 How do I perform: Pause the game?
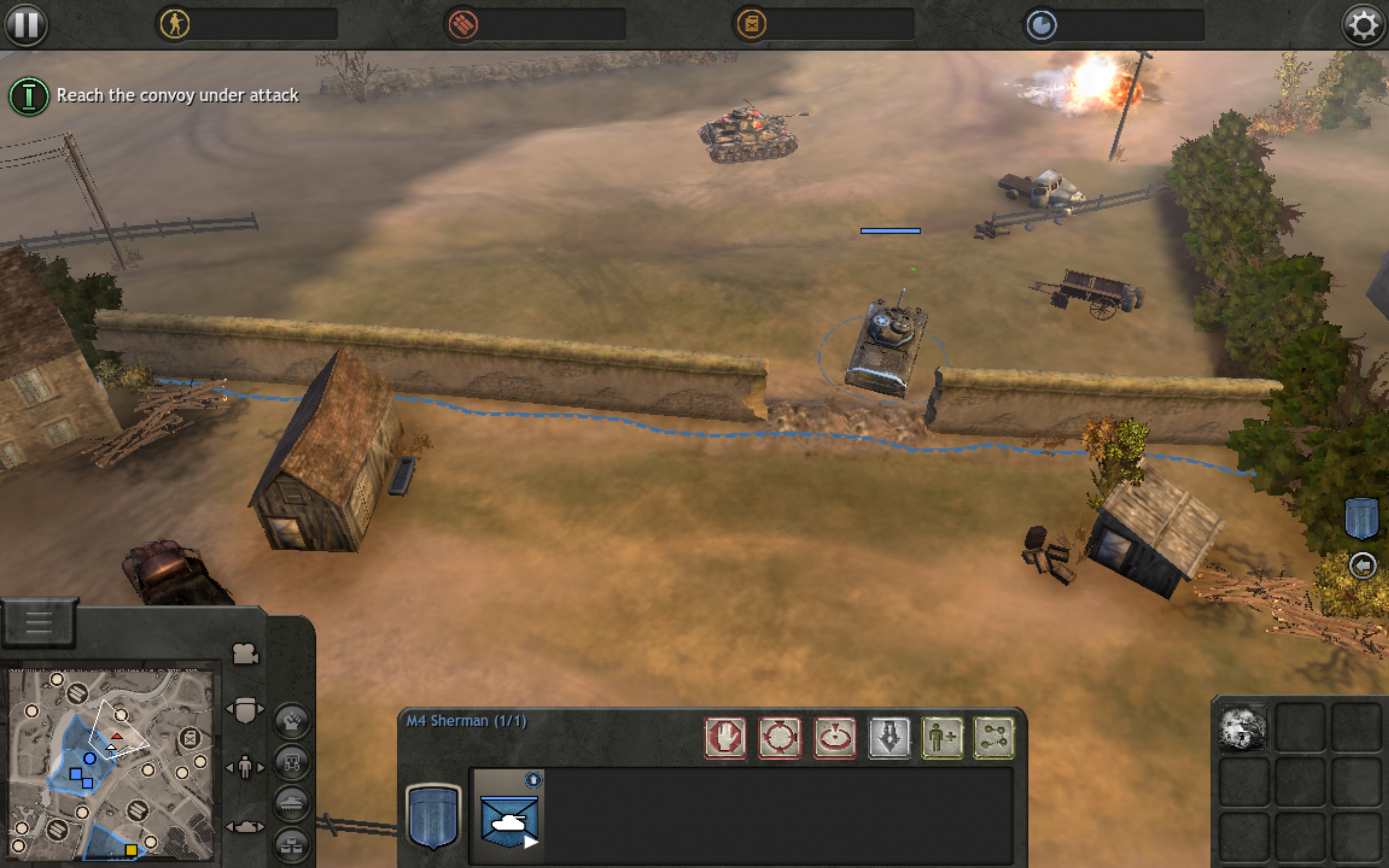(x=26, y=25)
